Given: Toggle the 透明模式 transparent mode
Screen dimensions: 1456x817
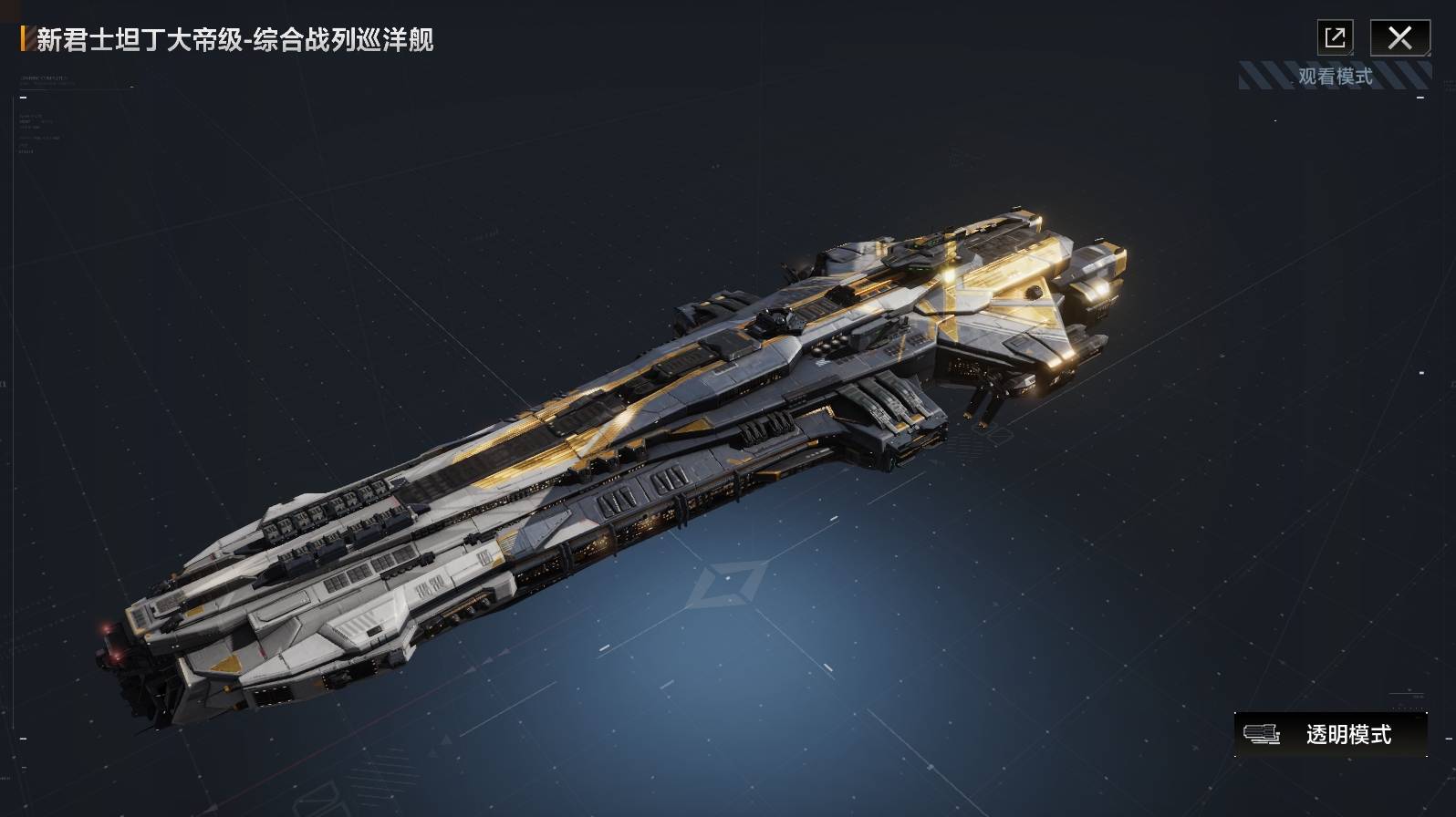Looking at the screenshot, I should coord(1330,734).
